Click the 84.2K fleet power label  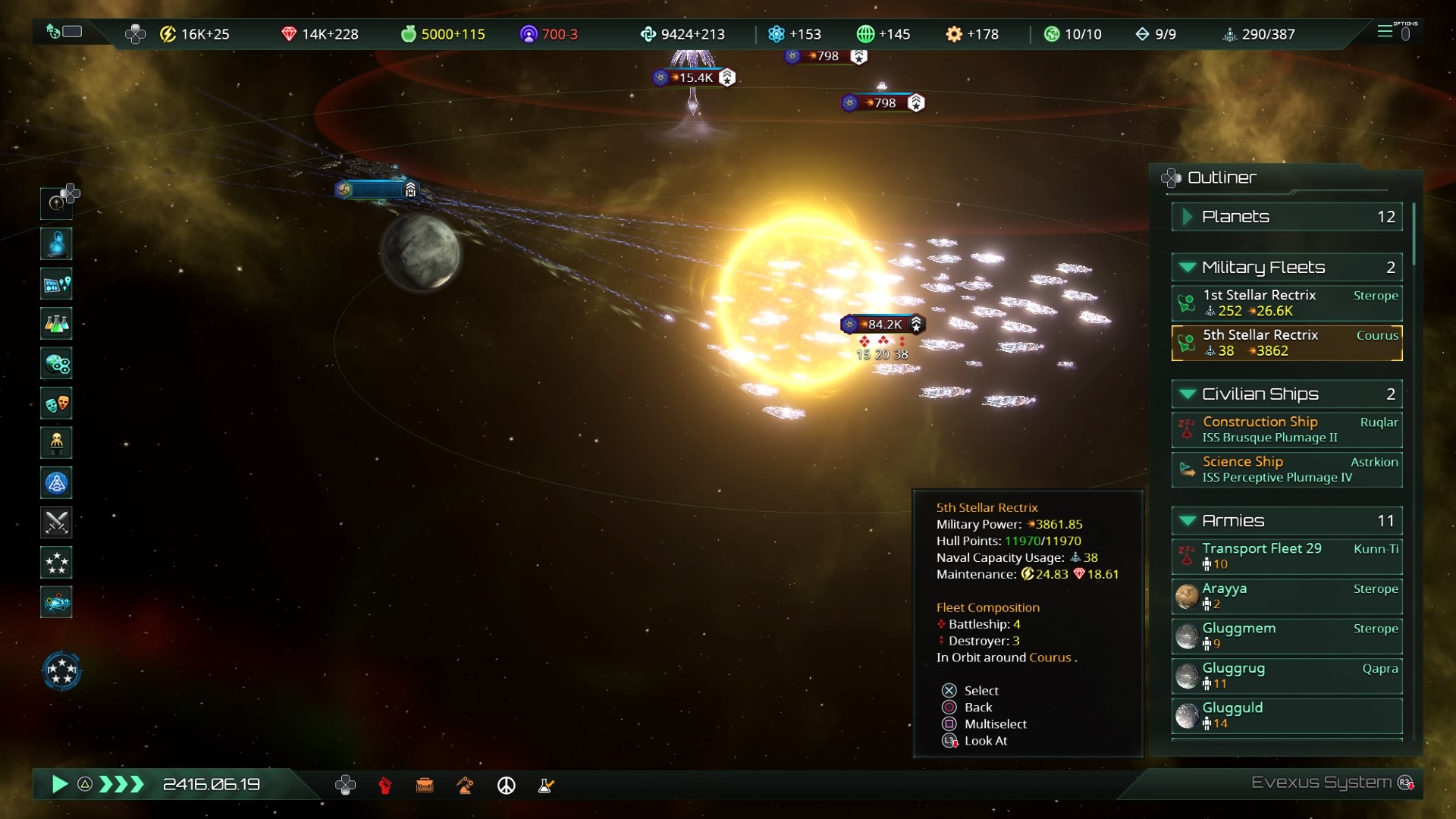pos(883,325)
